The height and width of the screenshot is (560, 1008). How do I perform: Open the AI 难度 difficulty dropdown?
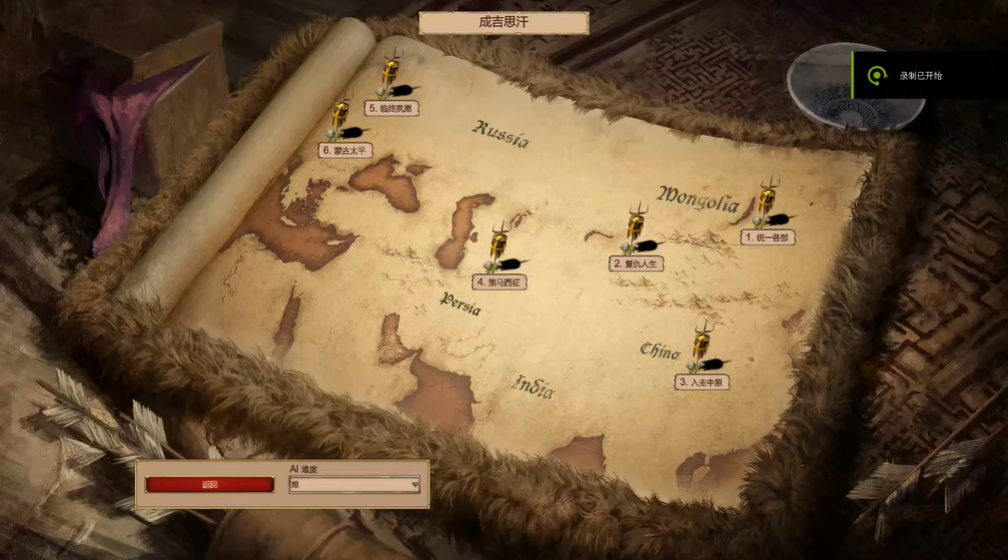tap(354, 485)
